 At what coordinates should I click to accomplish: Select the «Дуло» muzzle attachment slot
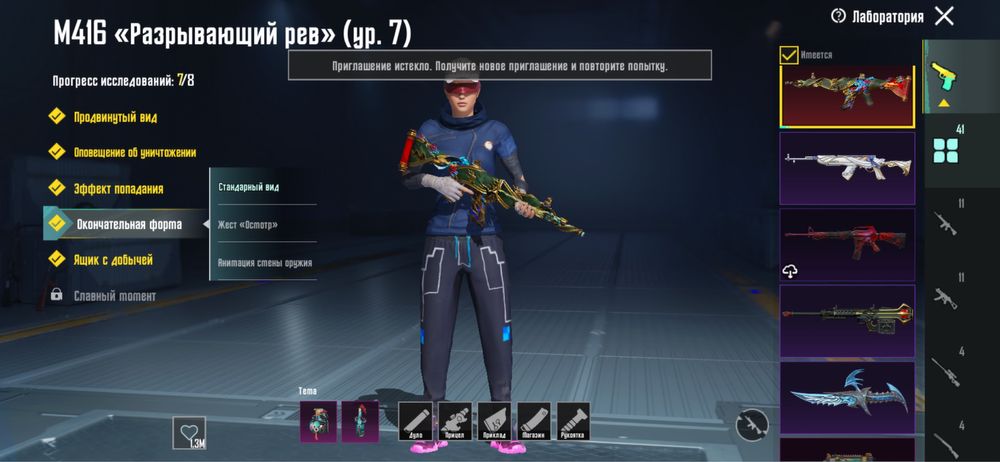pos(414,421)
